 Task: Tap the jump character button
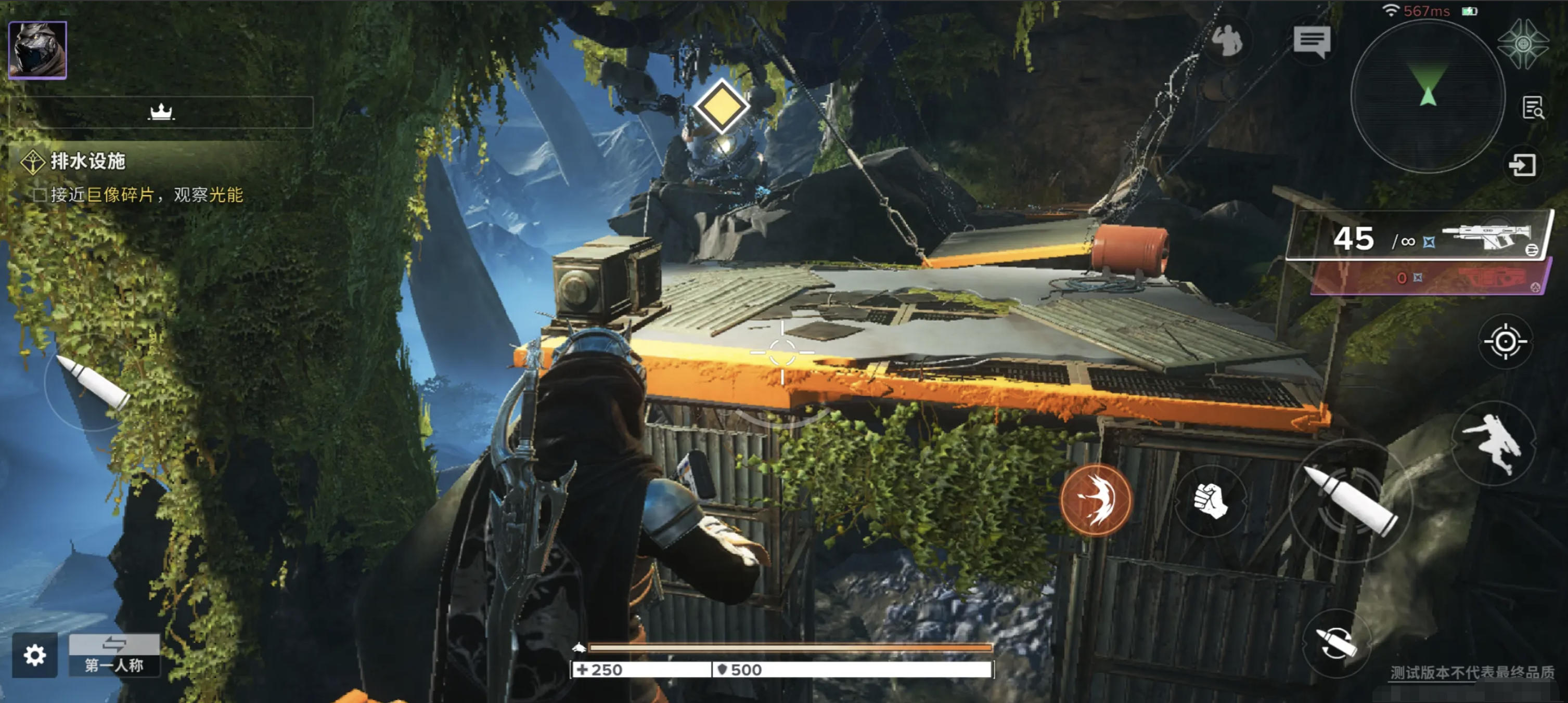click(1493, 442)
